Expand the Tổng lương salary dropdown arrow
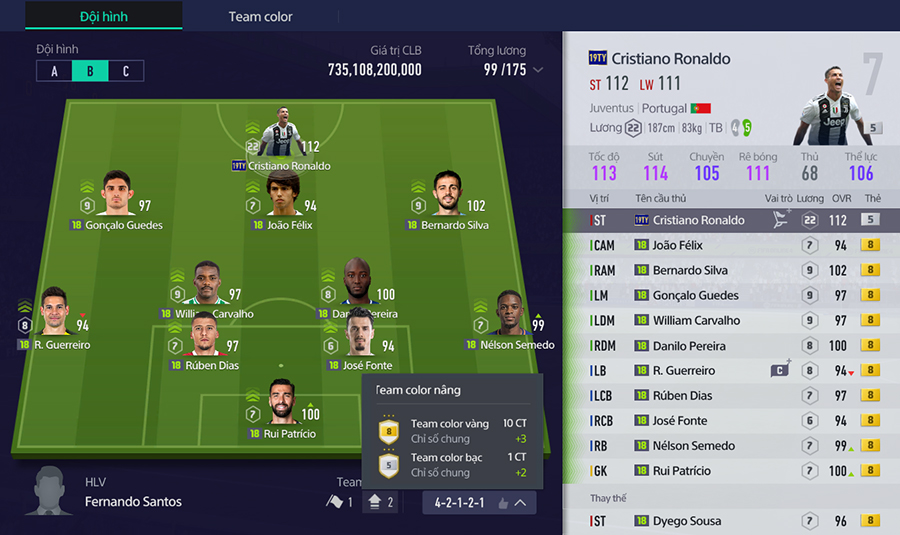 click(539, 70)
